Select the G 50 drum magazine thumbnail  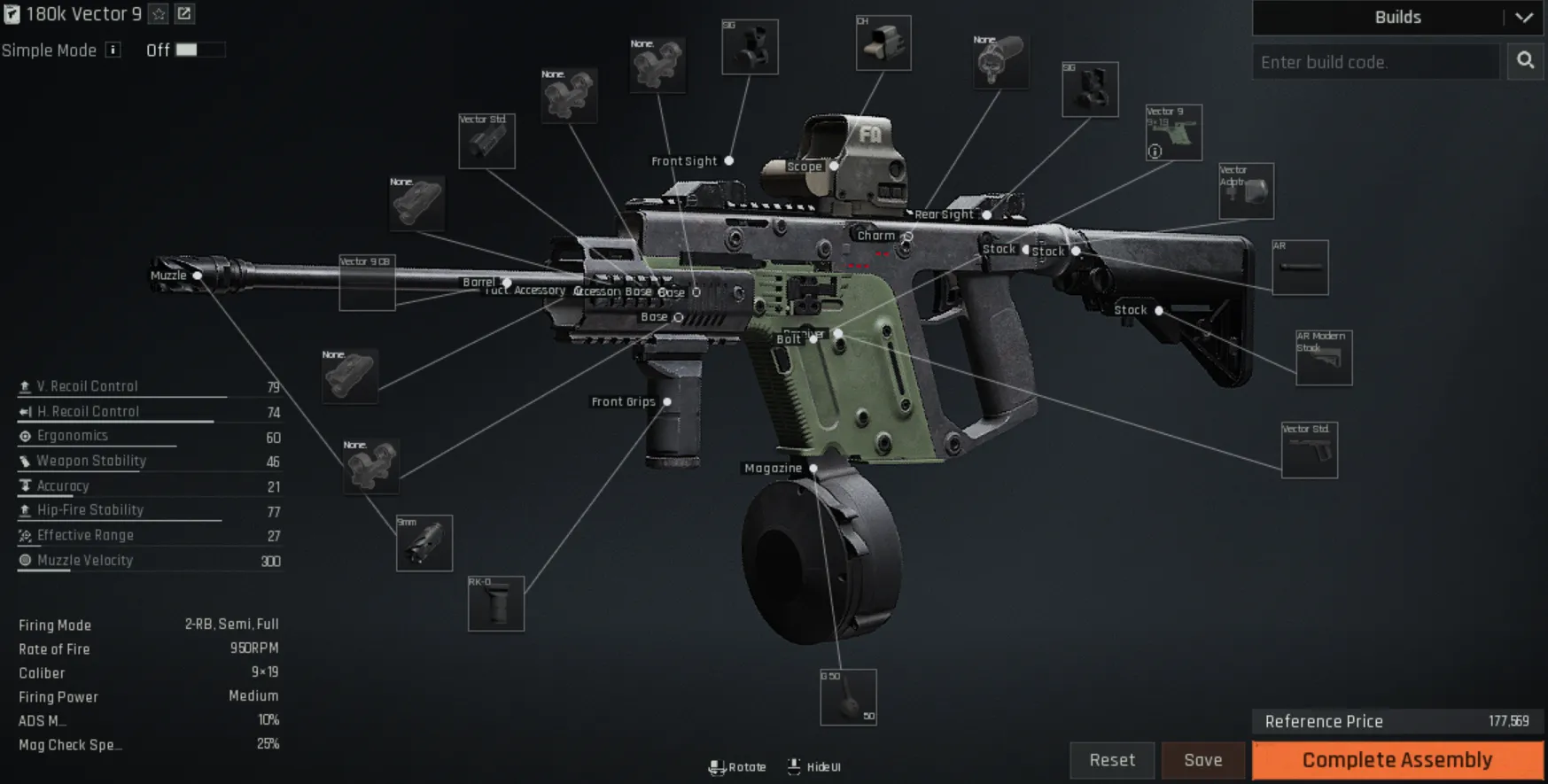[x=847, y=695]
